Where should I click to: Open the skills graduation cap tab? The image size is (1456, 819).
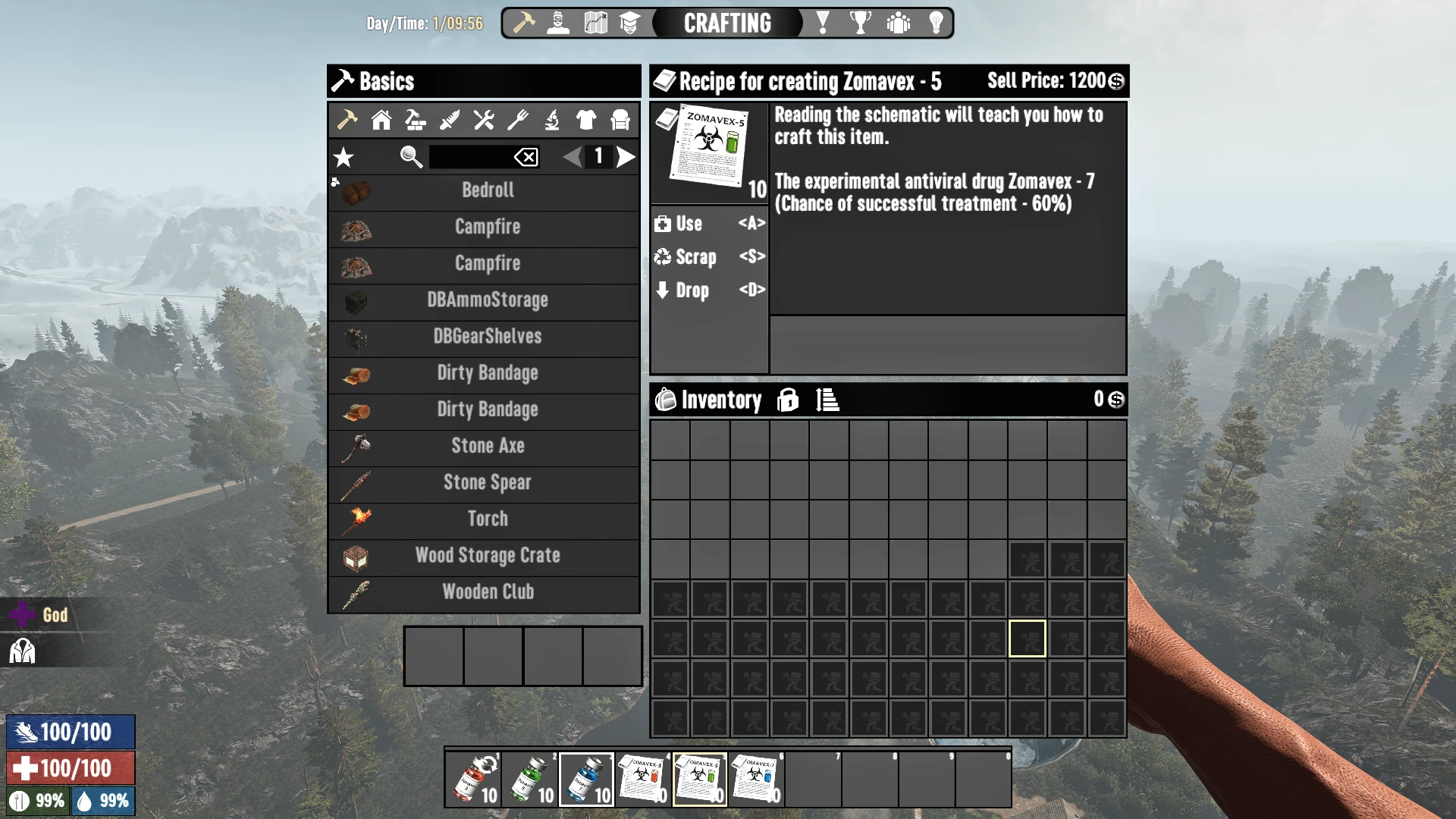629,23
